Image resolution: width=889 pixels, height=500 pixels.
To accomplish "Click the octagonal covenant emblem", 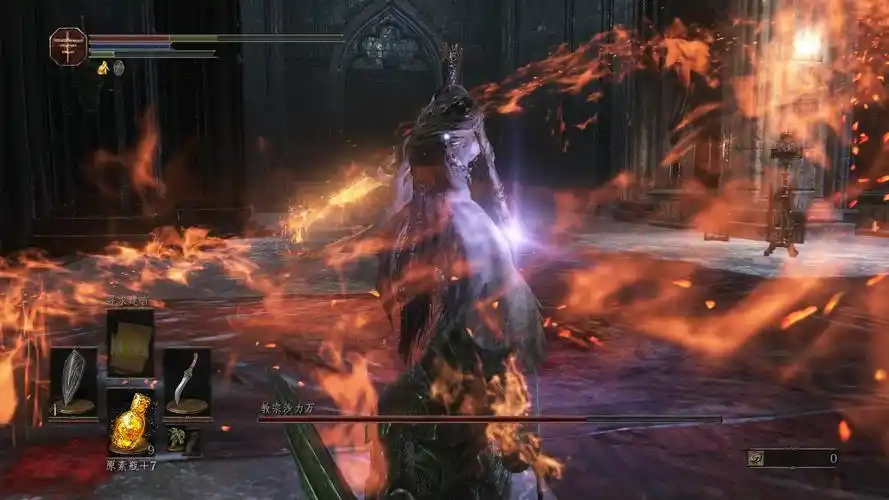I will pyautogui.click(x=68, y=46).
